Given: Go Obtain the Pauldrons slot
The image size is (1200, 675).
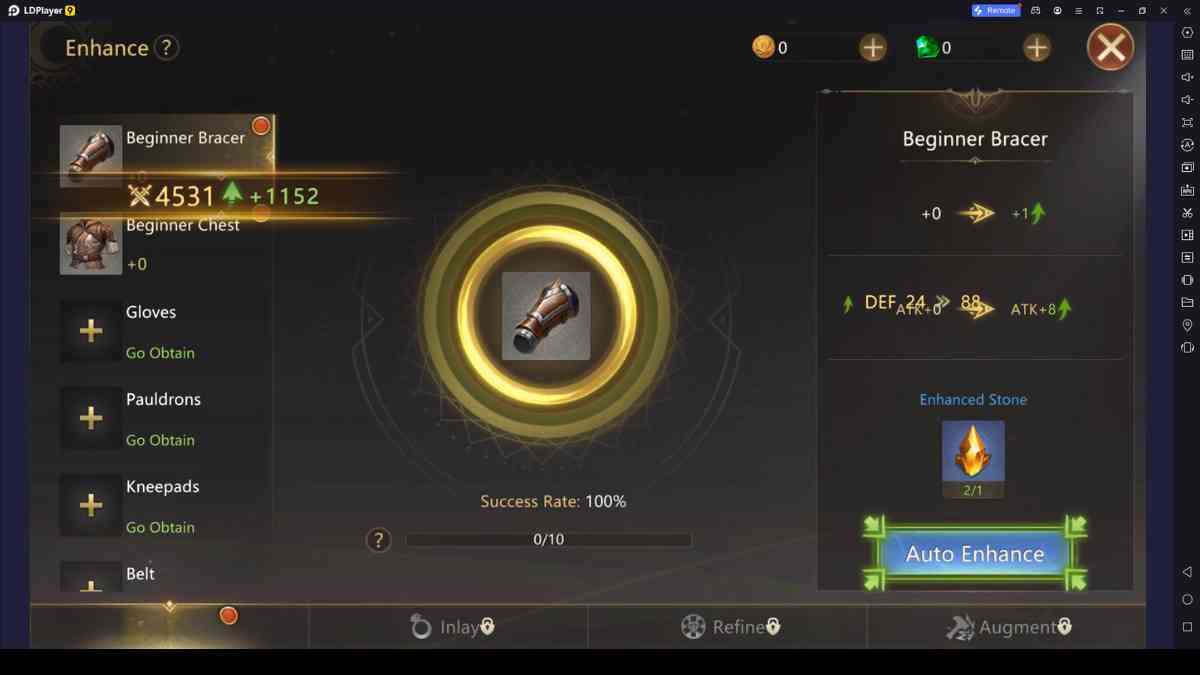Looking at the screenshot, I should tap(160, 440).
